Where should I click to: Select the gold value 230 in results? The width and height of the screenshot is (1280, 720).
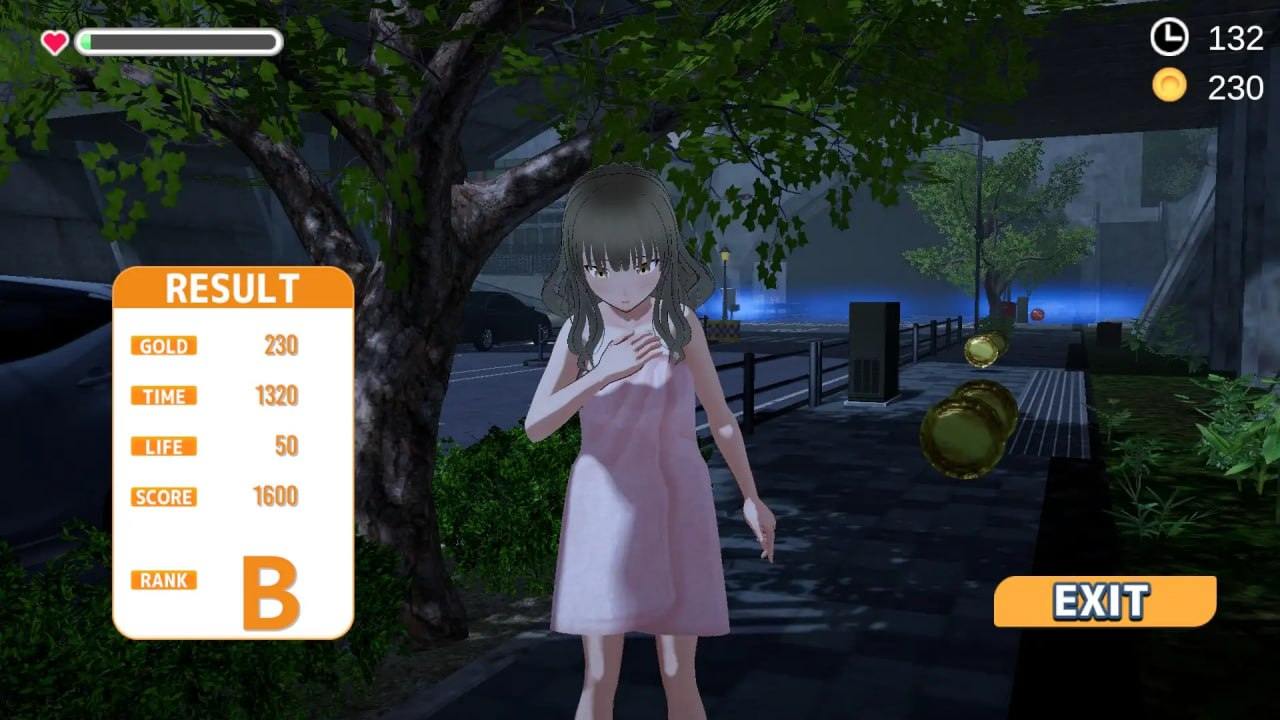tap(282, 345)
